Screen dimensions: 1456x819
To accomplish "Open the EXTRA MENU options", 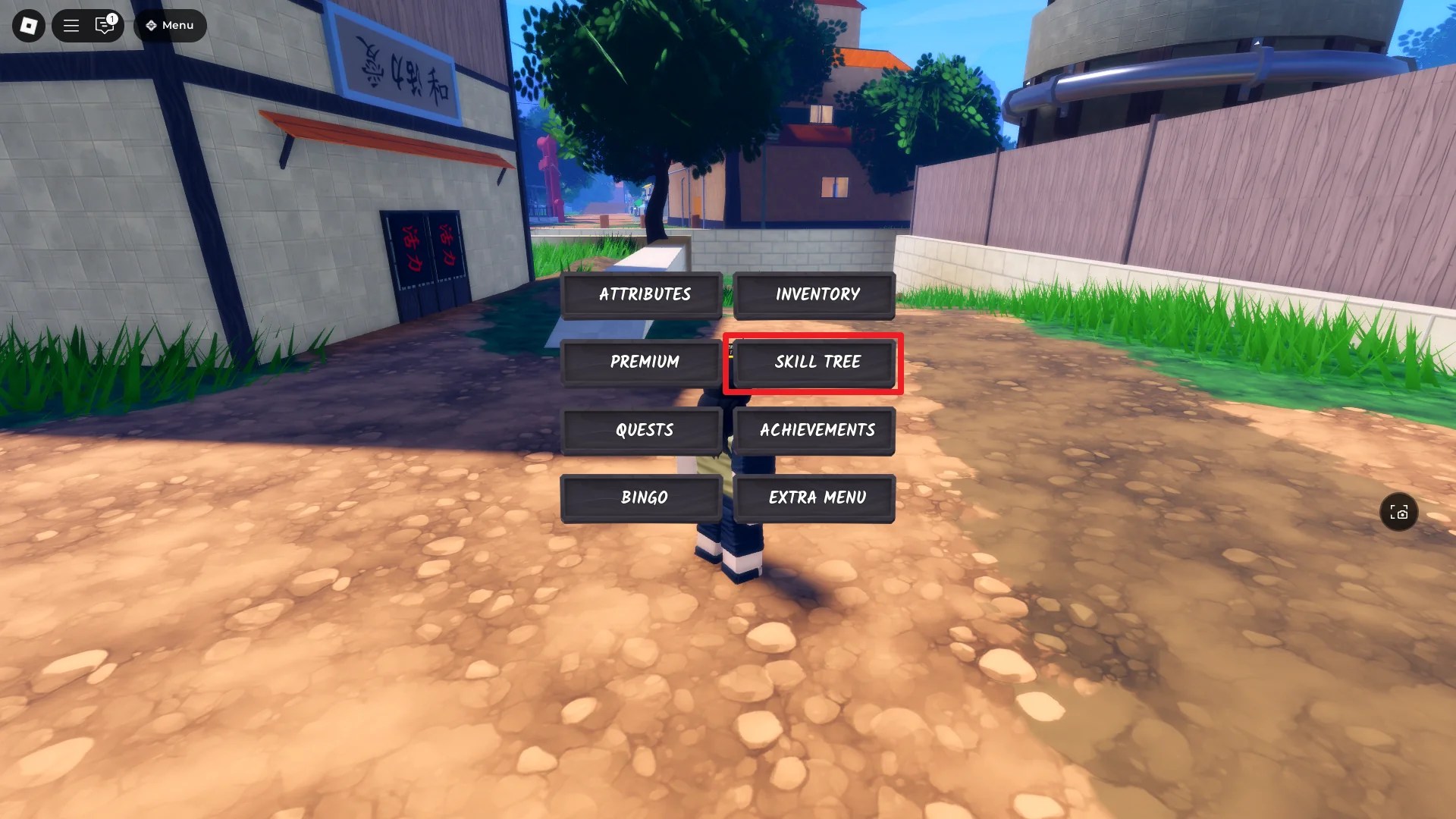I will click(x=814, y=498).
